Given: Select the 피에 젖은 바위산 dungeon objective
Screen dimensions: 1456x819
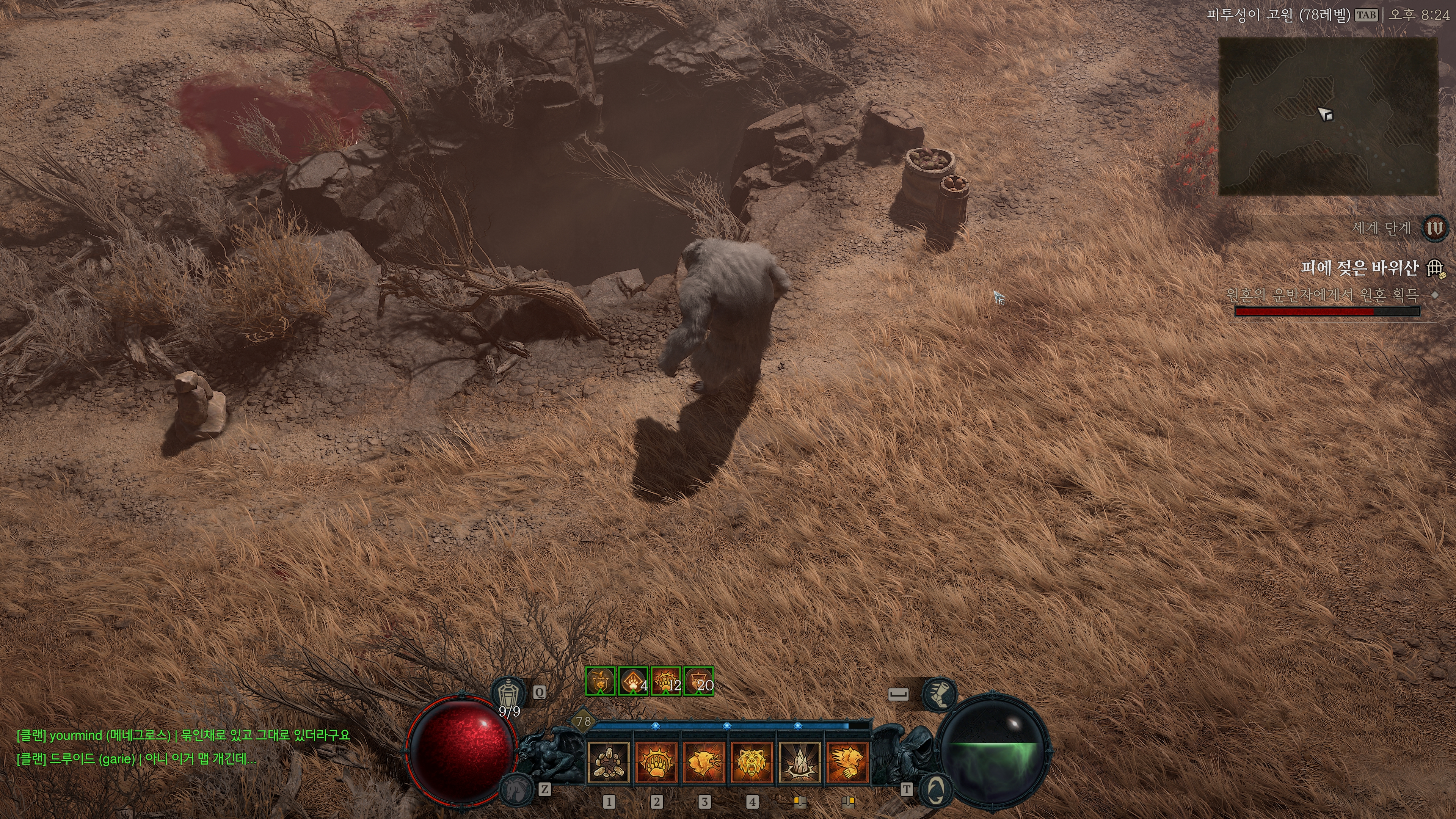Looking at the screenshot, I should click(1359, 268).
